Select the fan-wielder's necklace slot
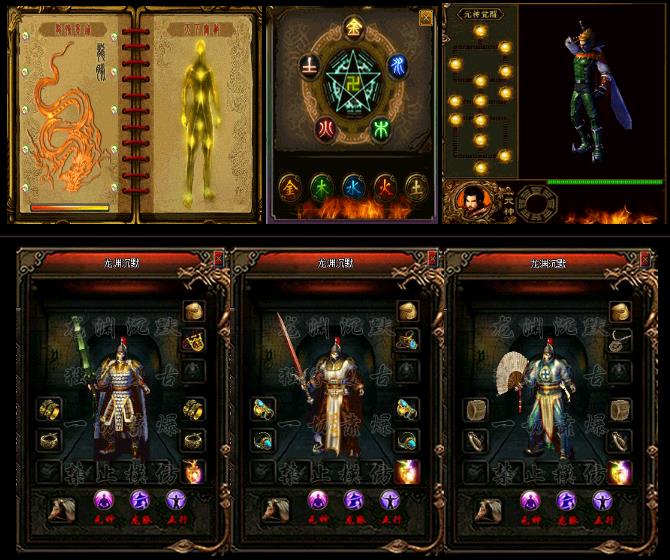 point(622,340)
